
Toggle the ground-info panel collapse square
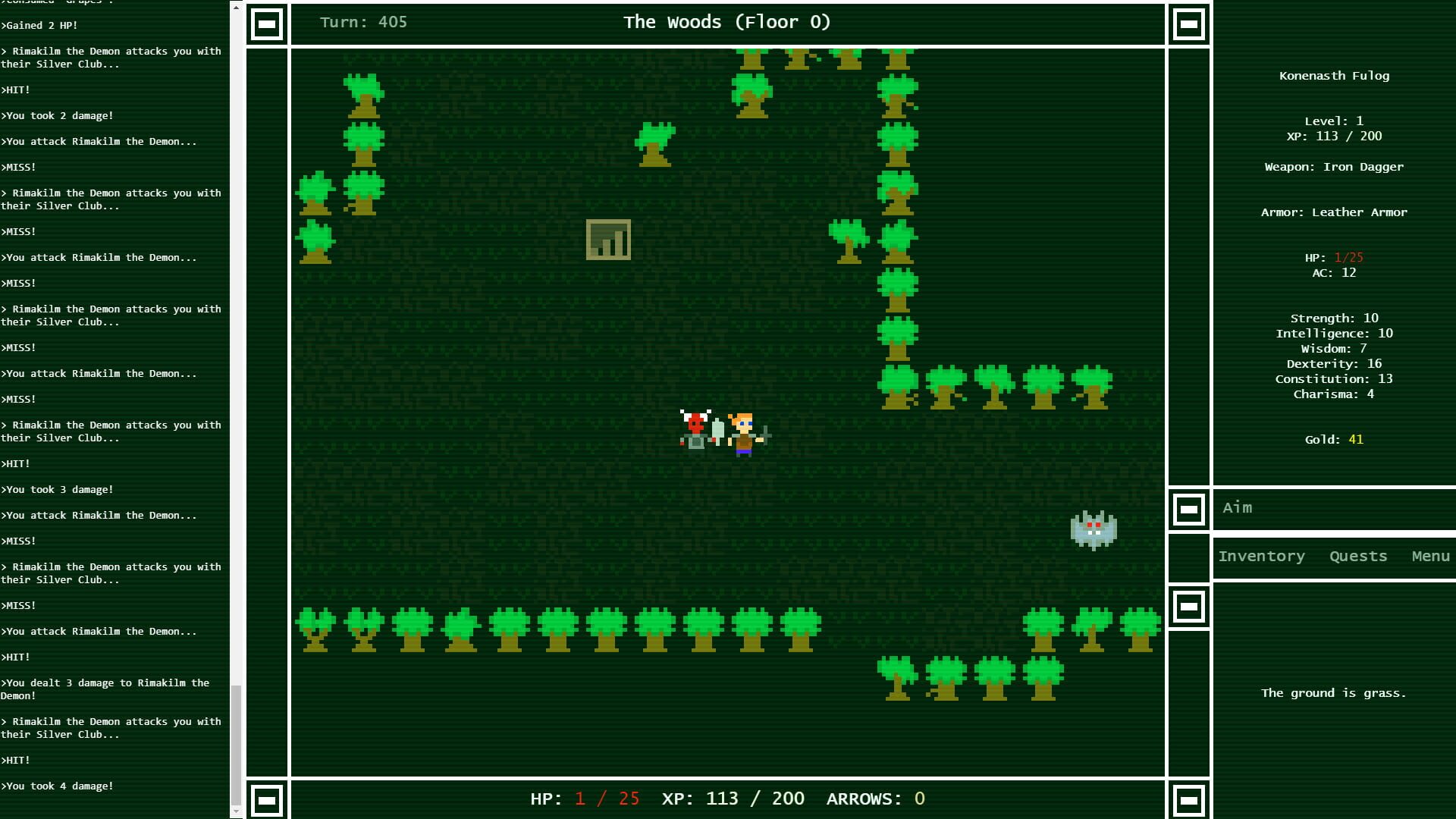1189,606
